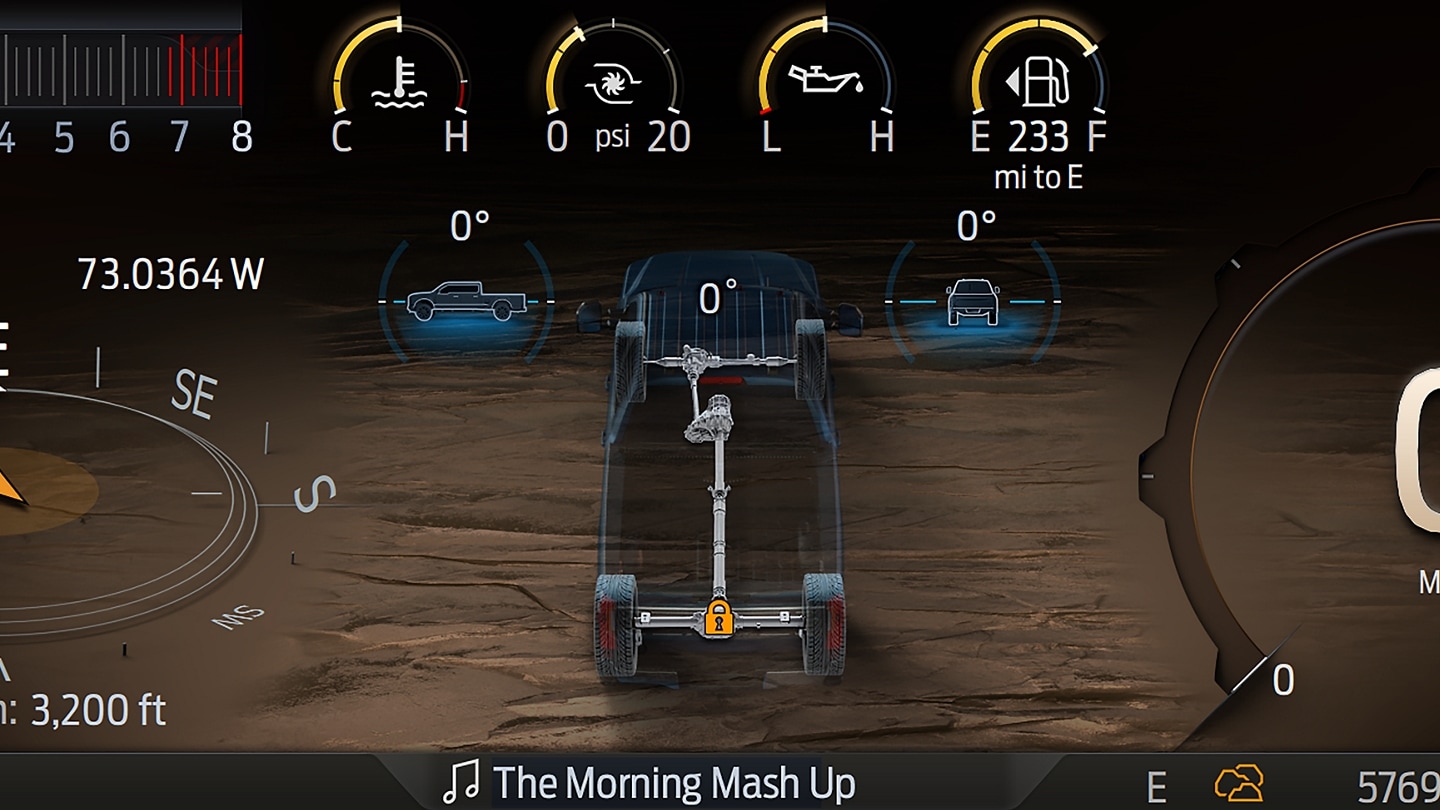Screen dimensions: 1440x810
Task: Select the speedometer dial on the right
Action: (x=1350, y=450)
